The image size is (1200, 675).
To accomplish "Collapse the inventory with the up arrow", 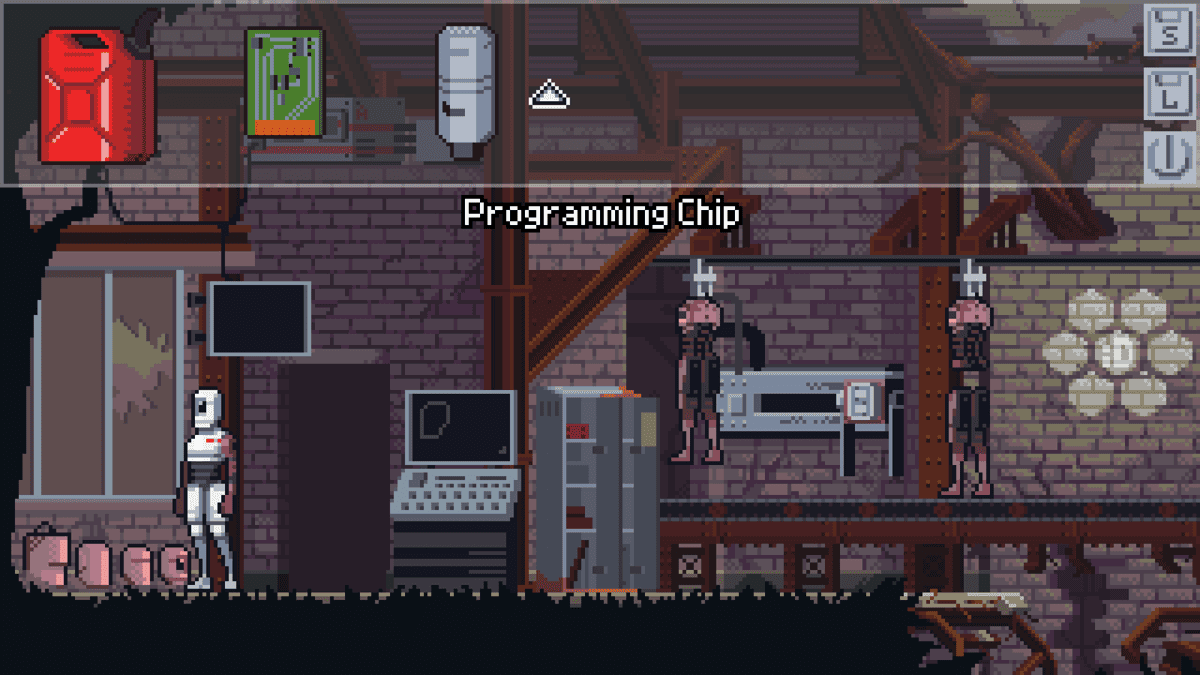I will click(549, 96).
